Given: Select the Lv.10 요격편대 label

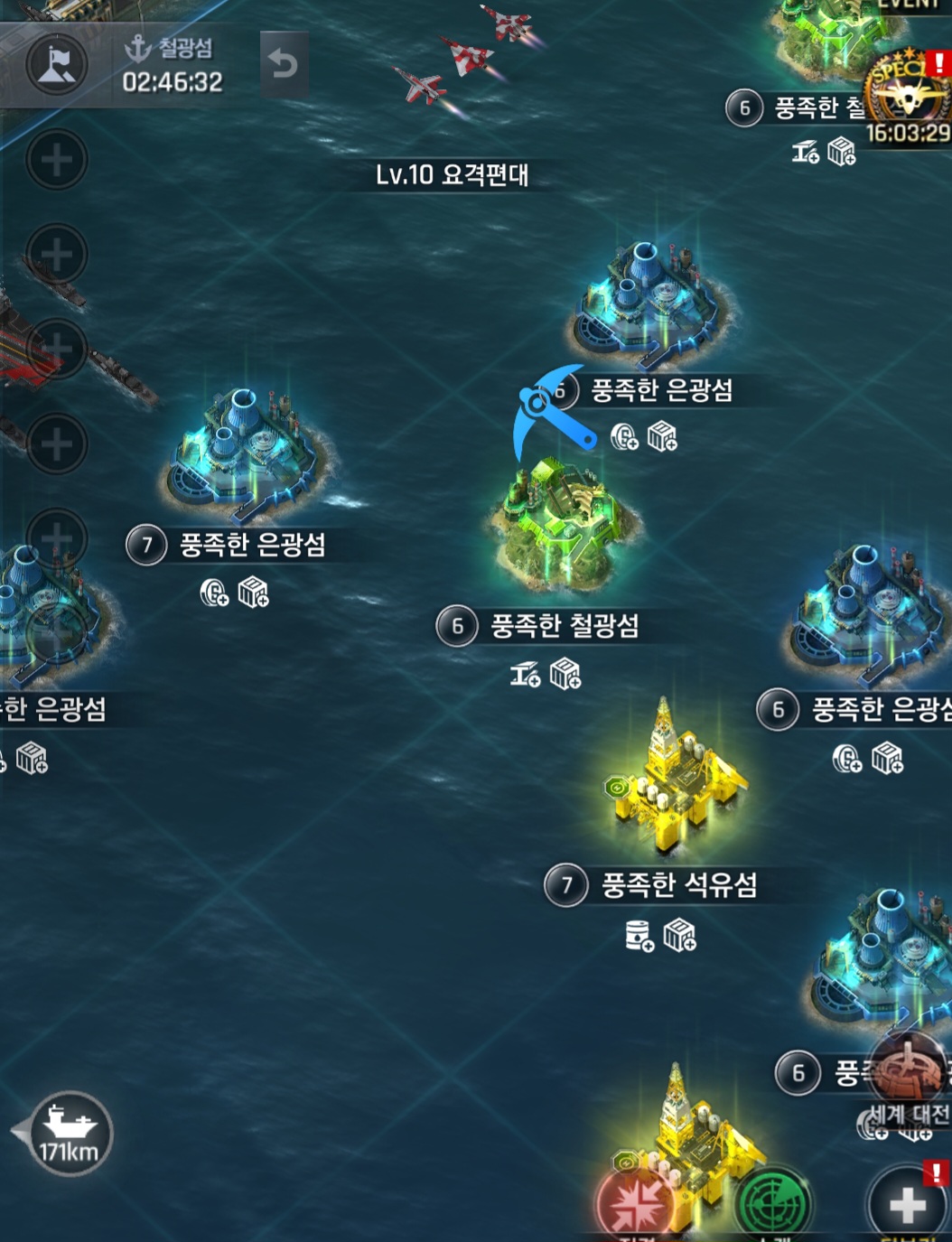Looking at the screenshot, I should [452, 174].
